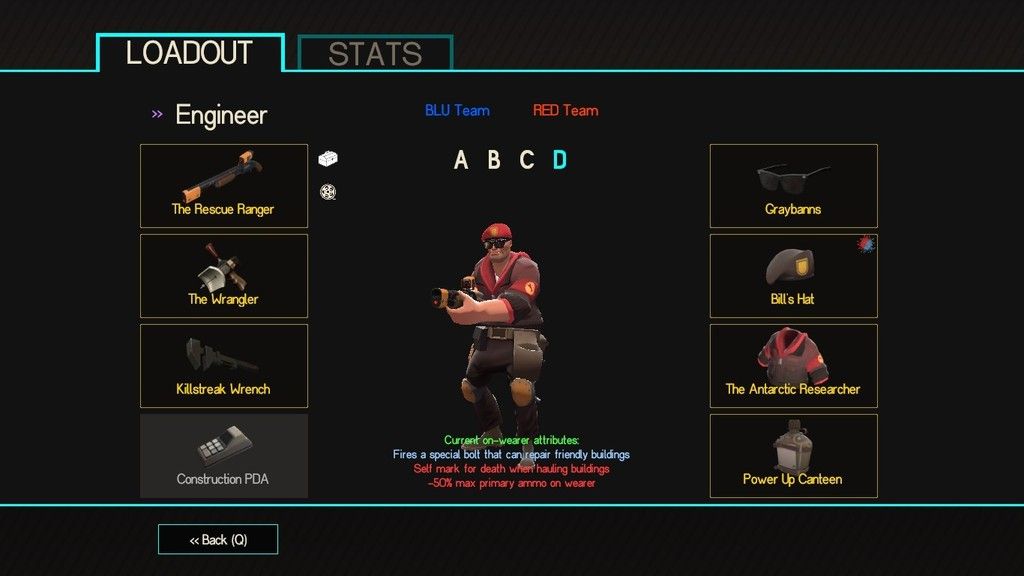Choose the Power Up Canteen slot
This screenshot has width=1024, height=576.
point(793,456)
